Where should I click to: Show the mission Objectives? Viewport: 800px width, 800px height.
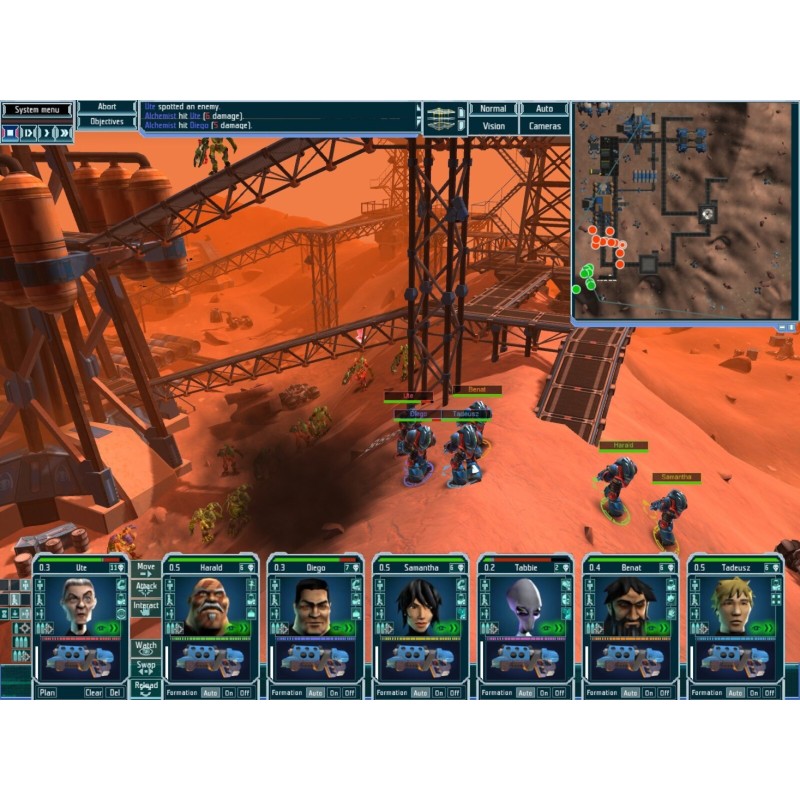107,122
